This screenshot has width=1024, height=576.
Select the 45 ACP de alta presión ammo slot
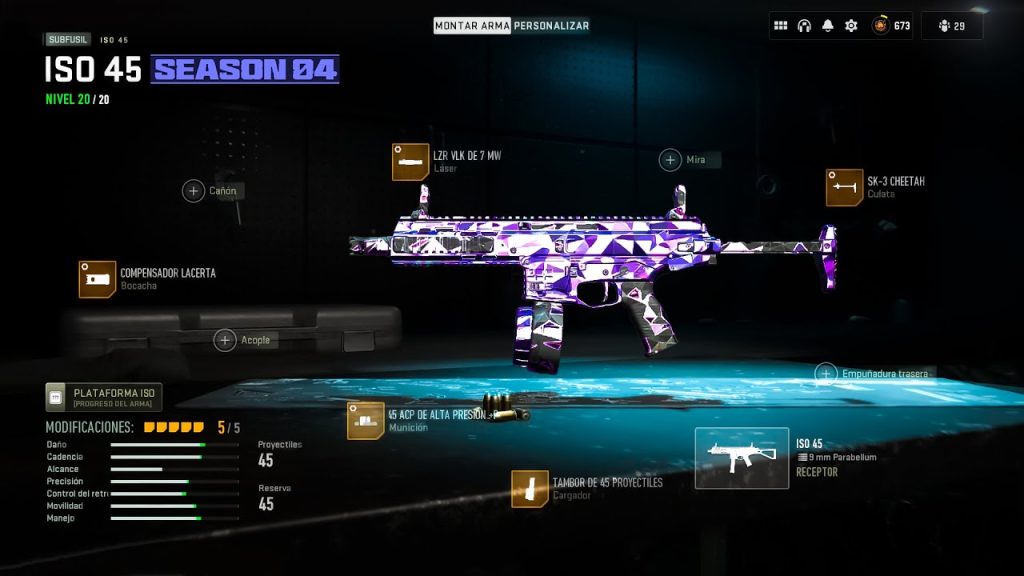(365, 421)
